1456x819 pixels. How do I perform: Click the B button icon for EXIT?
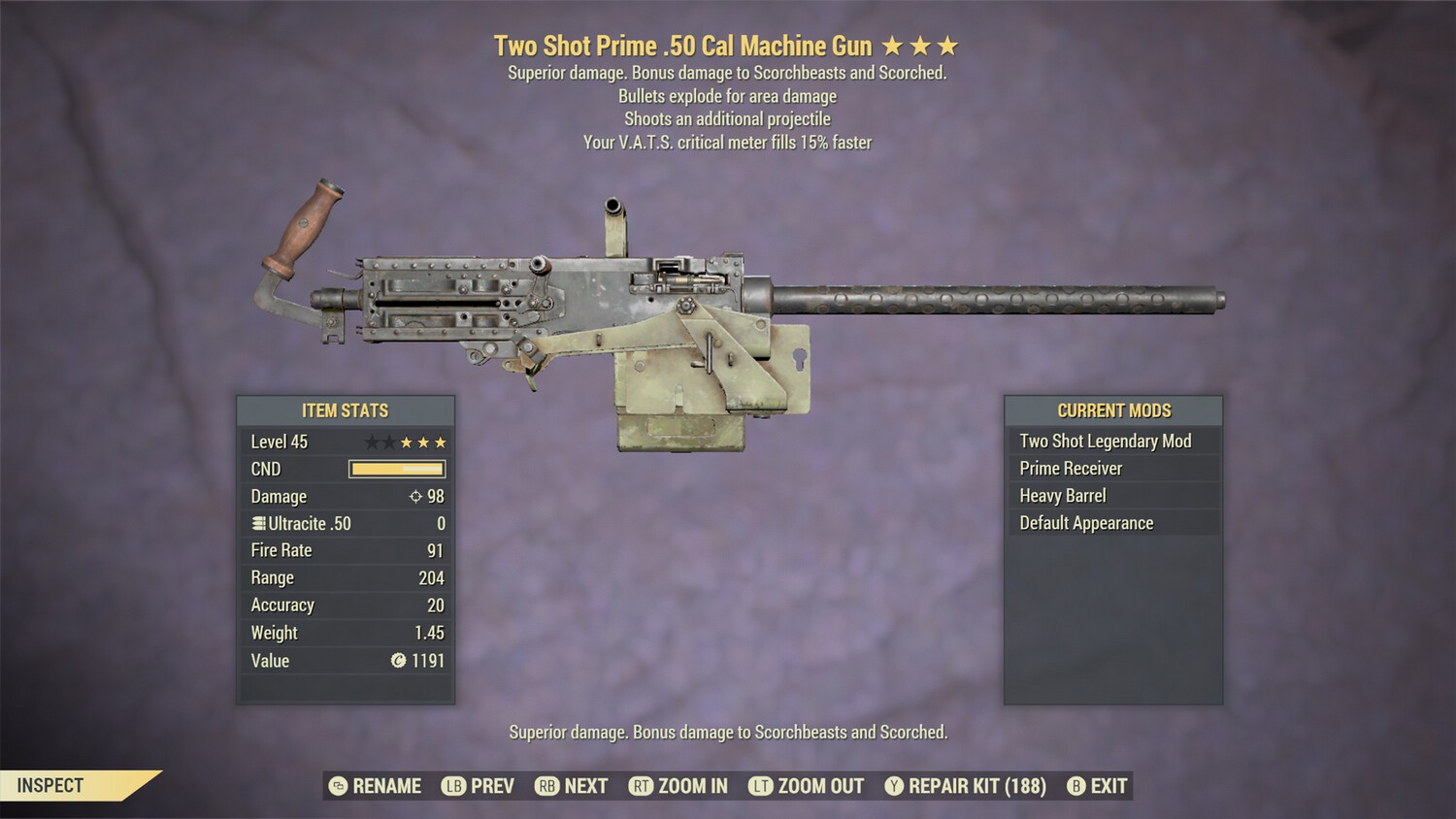tap(1075, 786)
